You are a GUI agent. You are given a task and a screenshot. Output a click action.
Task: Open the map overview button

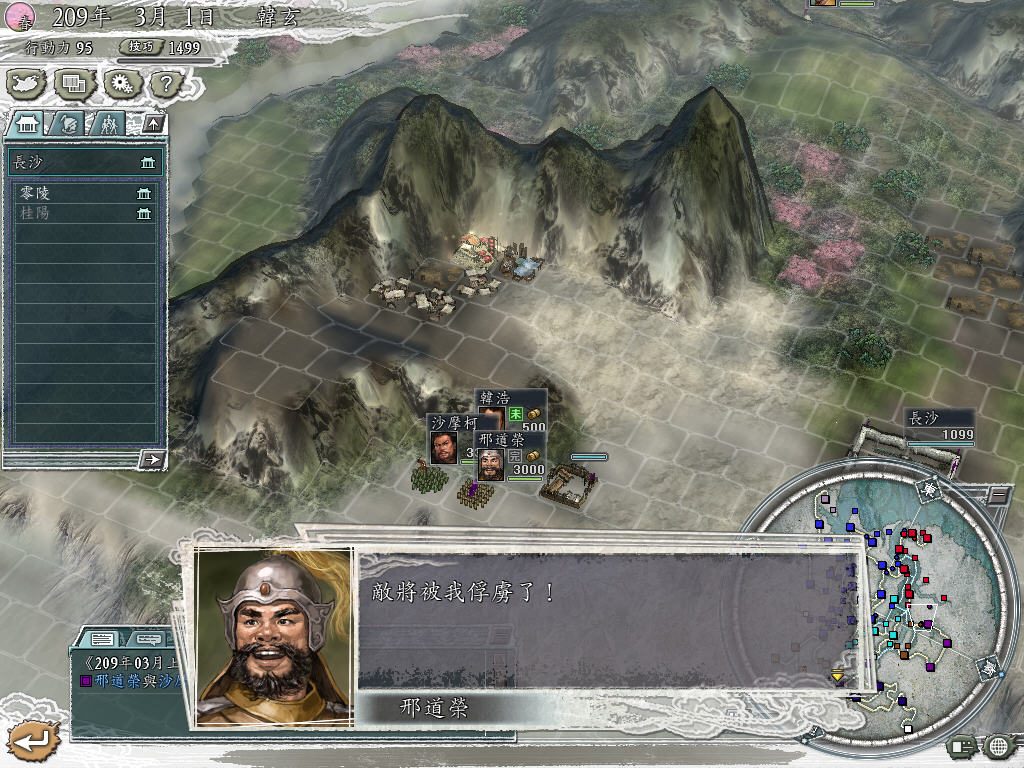pyautogui.click(x=27, y=84)
